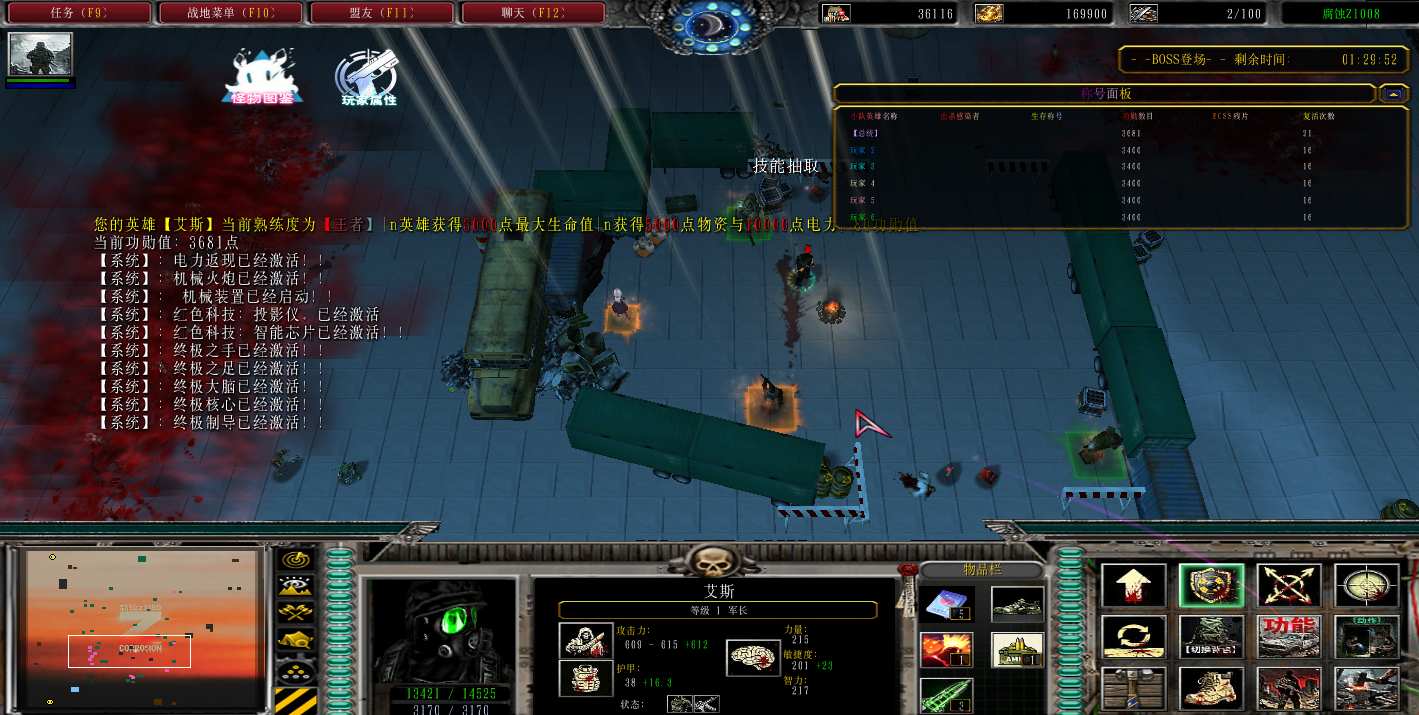Select the hero portrait icon at top left

pyautogui.click(x=40, y=54)
